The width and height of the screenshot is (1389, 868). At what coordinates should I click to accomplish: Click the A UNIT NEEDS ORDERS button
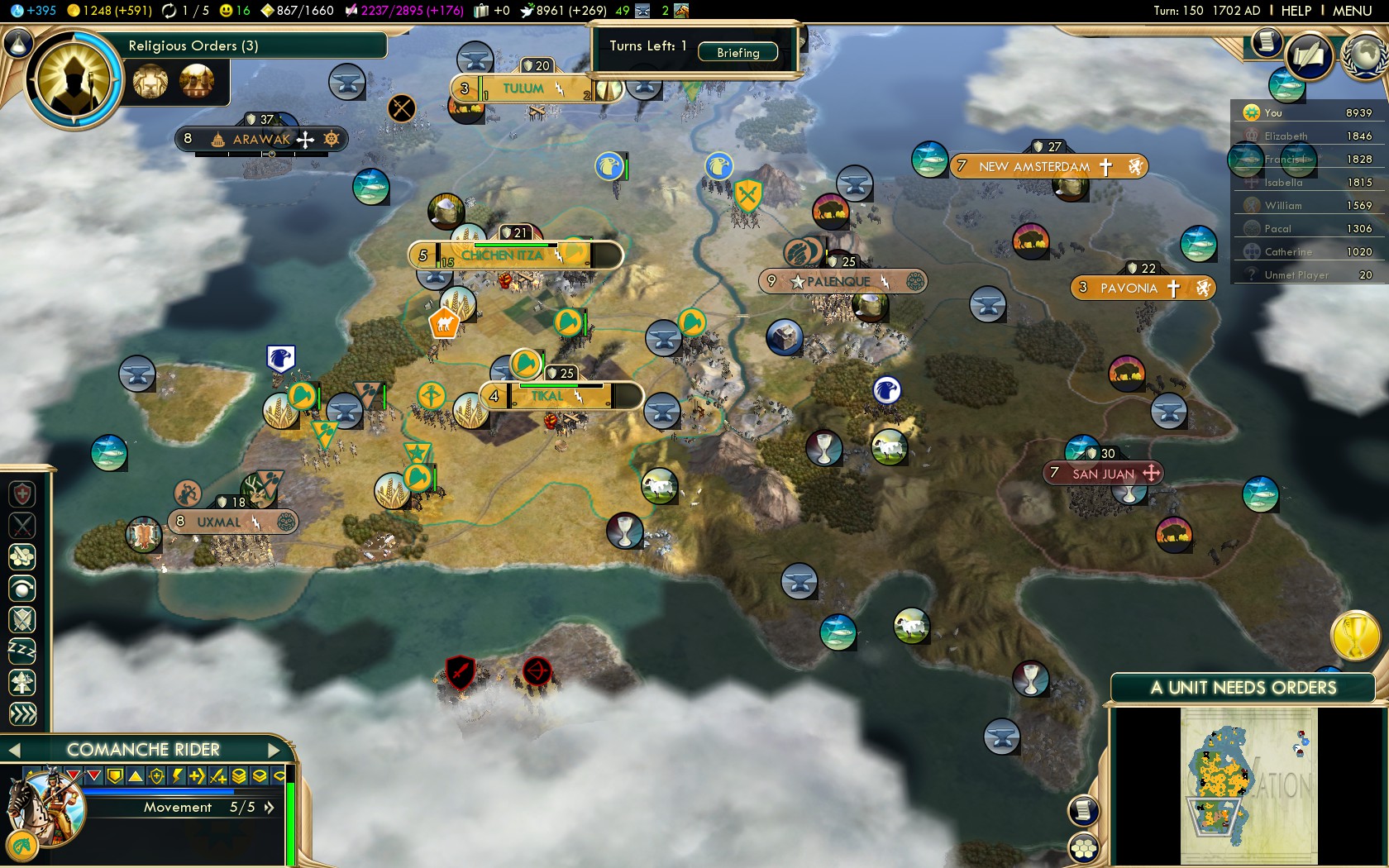(1243, 688)
